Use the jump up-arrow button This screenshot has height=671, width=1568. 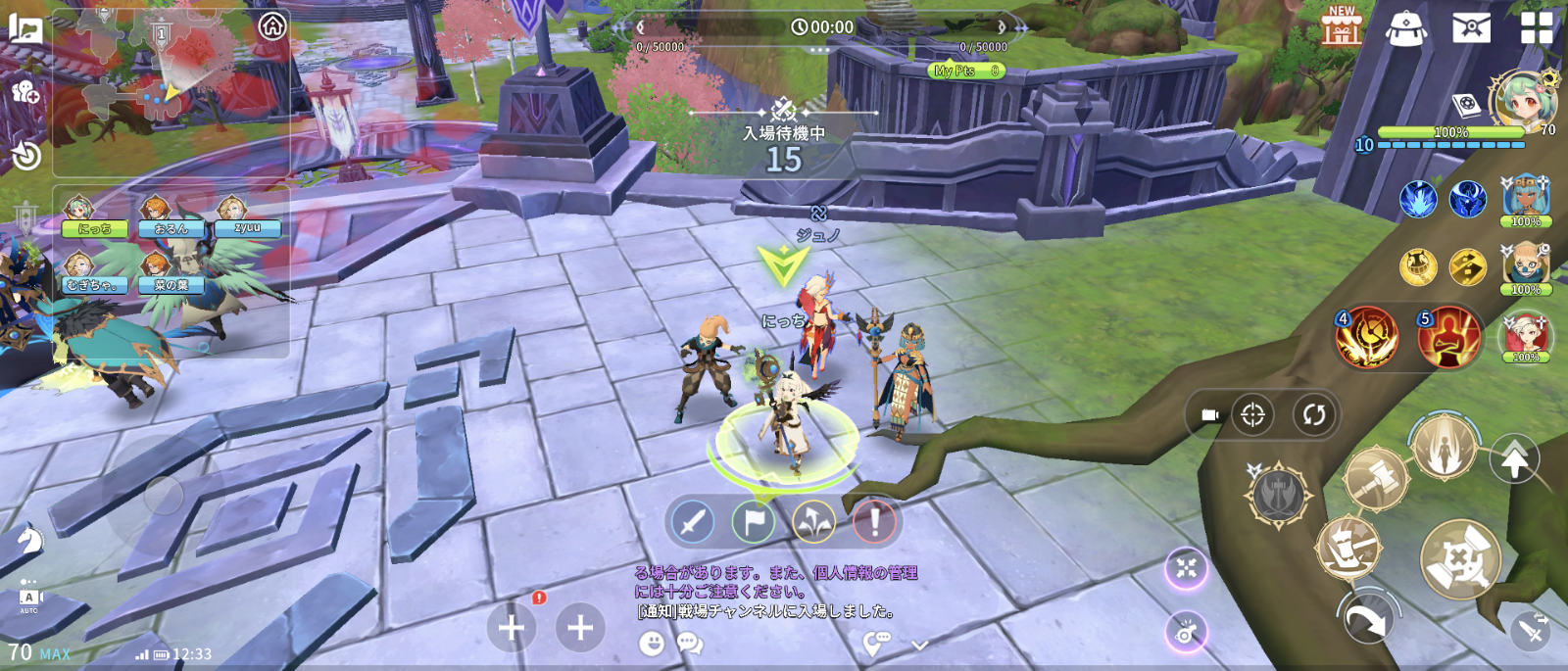tap(1514, 458)
